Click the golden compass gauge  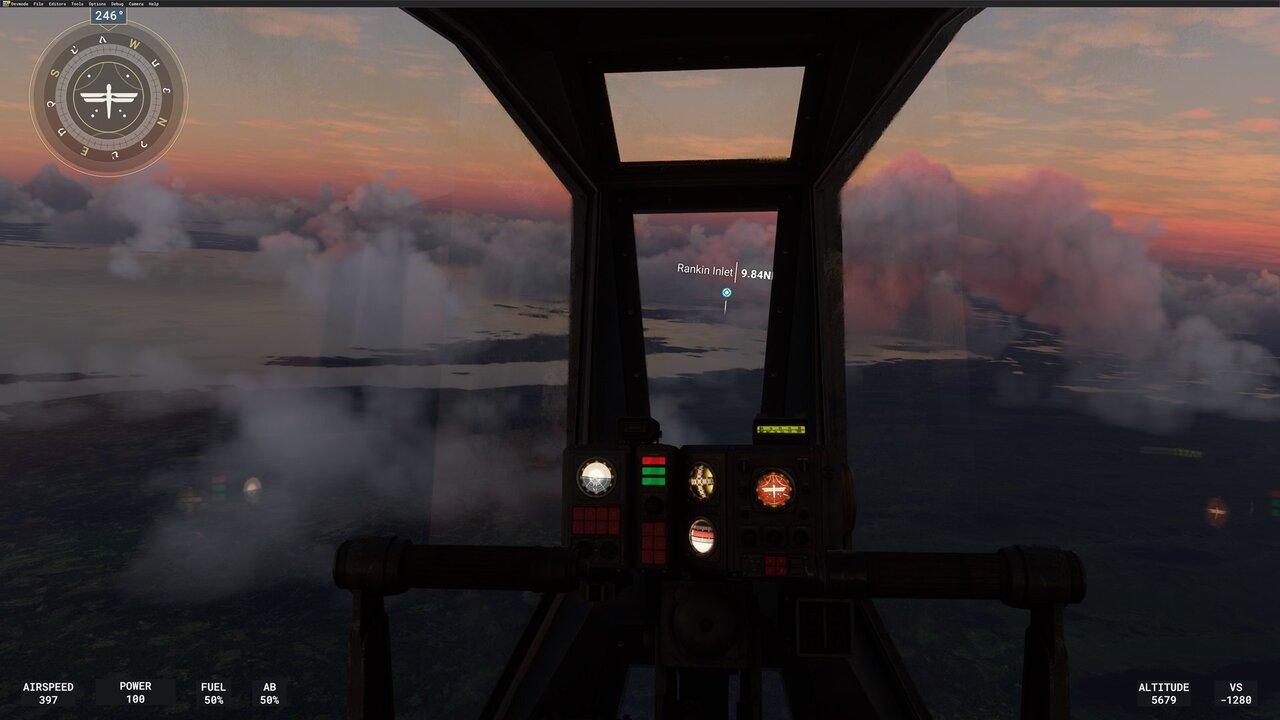[702, 480]
